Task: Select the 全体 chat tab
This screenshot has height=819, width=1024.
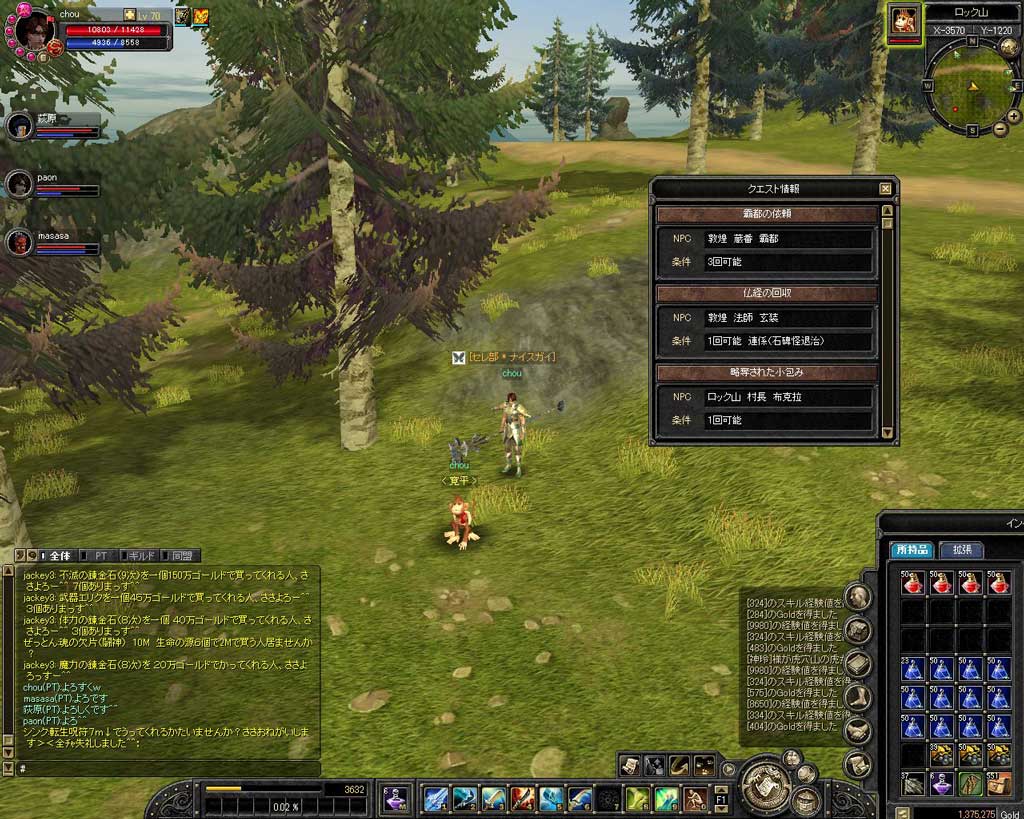Action: pos(59,555)
